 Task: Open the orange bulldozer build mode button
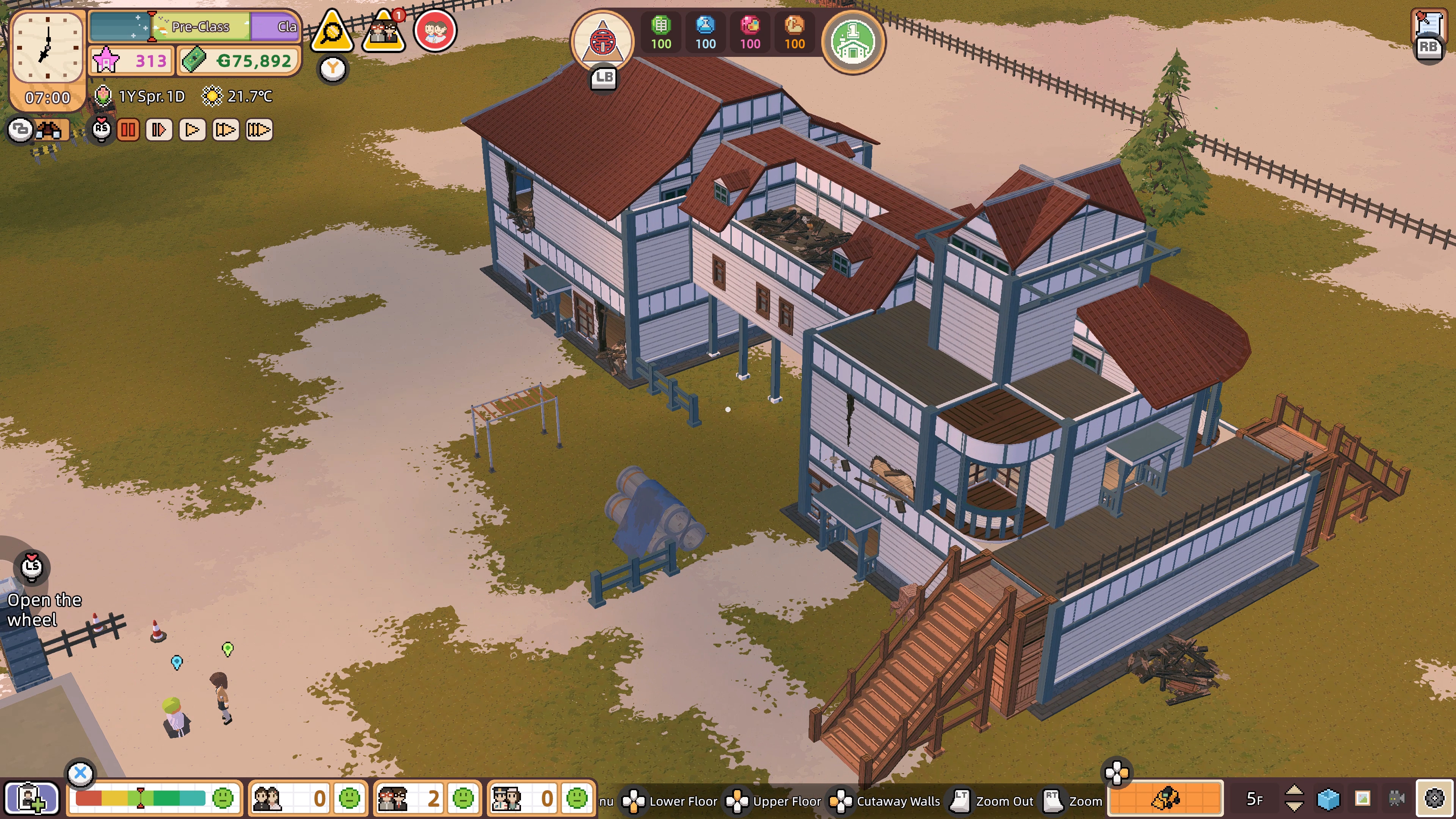[1166, 798]
